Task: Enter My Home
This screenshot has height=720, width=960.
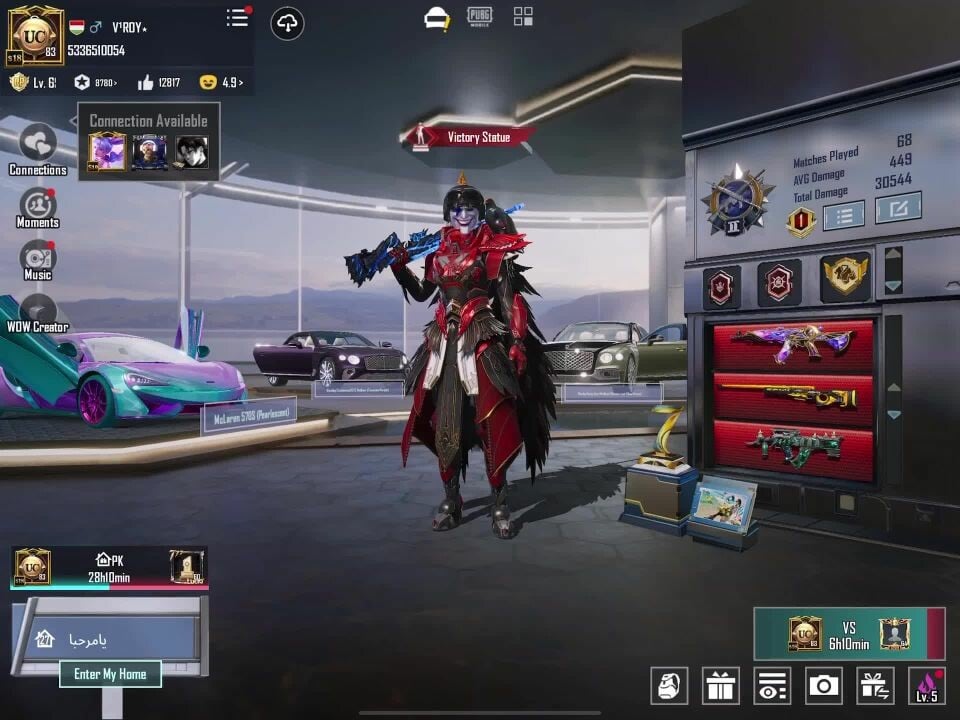Action: point(110,674)
